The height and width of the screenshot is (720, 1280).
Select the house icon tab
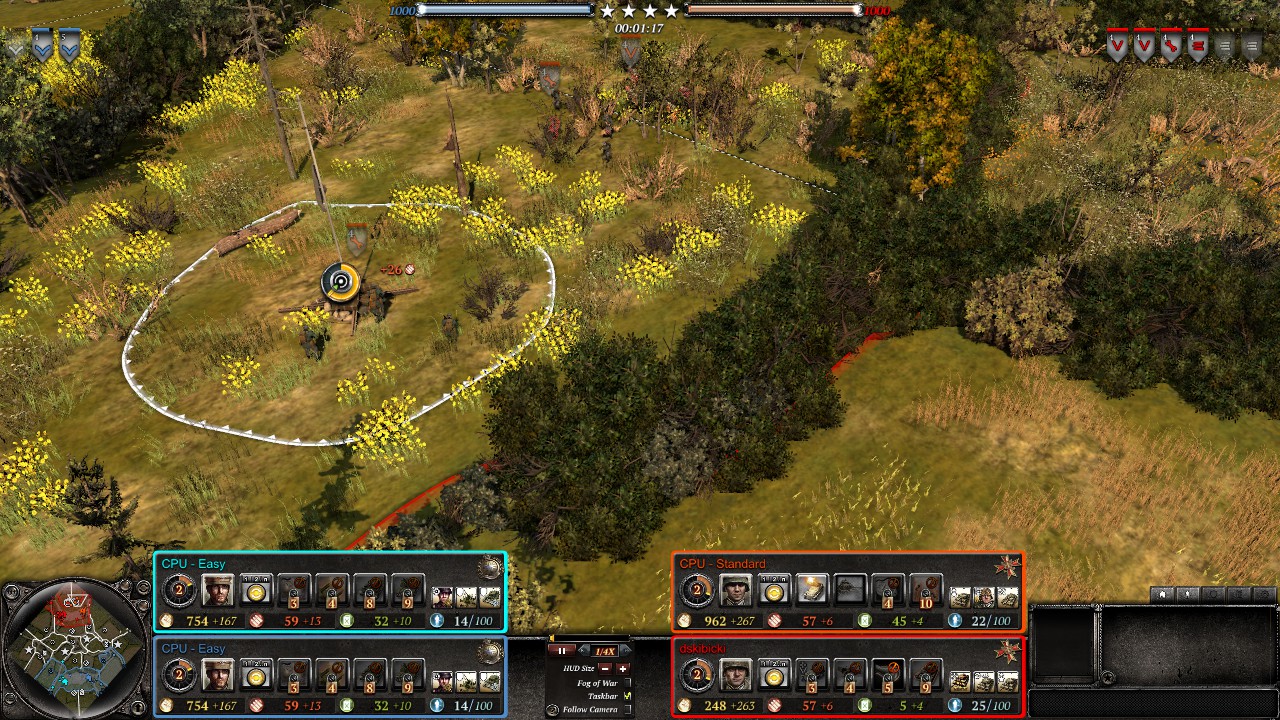[1163, 594]
